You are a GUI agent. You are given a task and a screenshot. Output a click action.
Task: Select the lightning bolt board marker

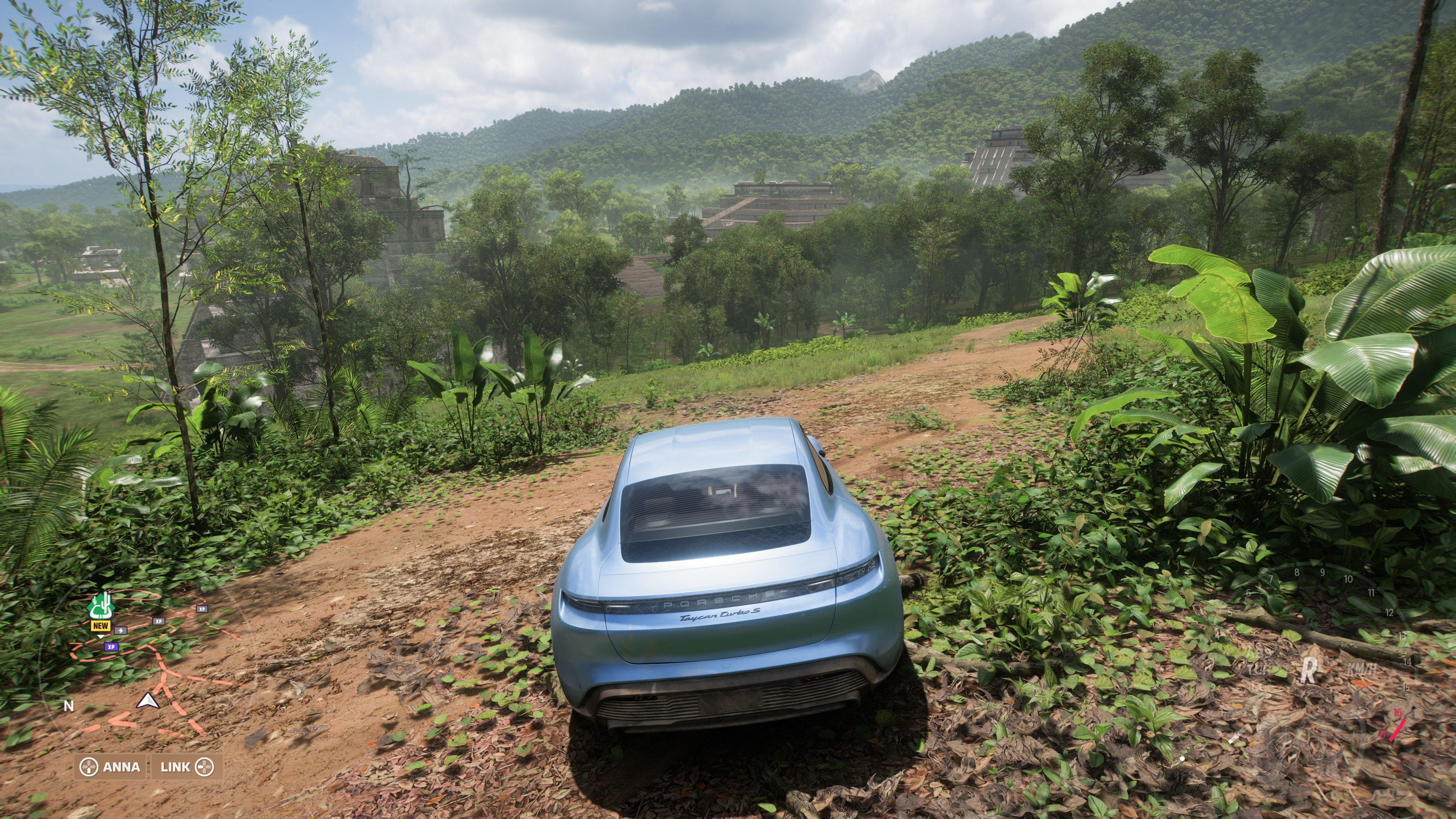tap(121, 630)
